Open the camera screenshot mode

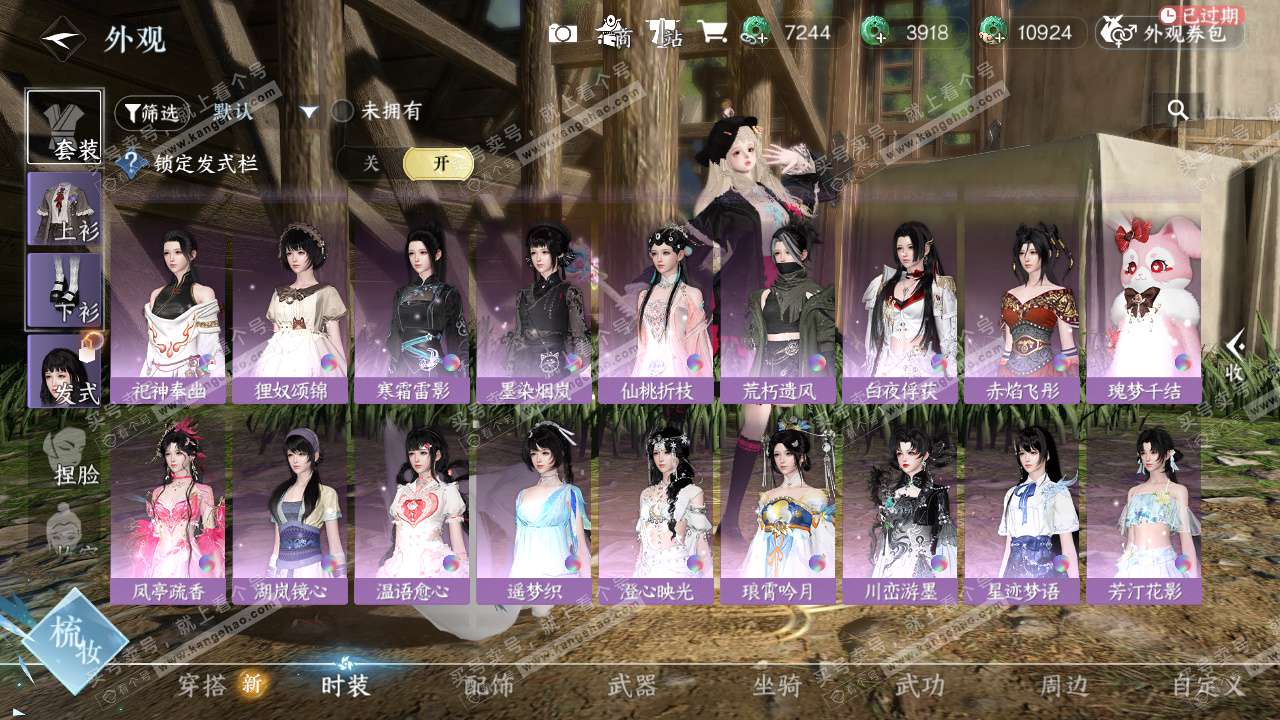(563, 33)
